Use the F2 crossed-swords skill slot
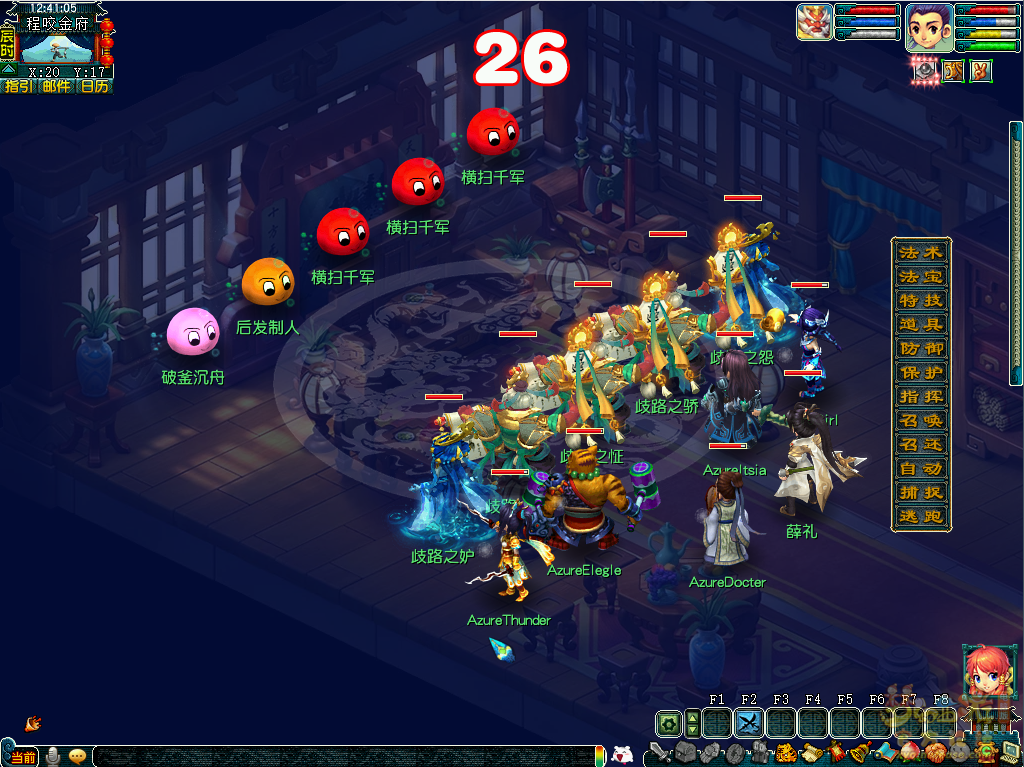1024x767 pixels. click(748, 723)
